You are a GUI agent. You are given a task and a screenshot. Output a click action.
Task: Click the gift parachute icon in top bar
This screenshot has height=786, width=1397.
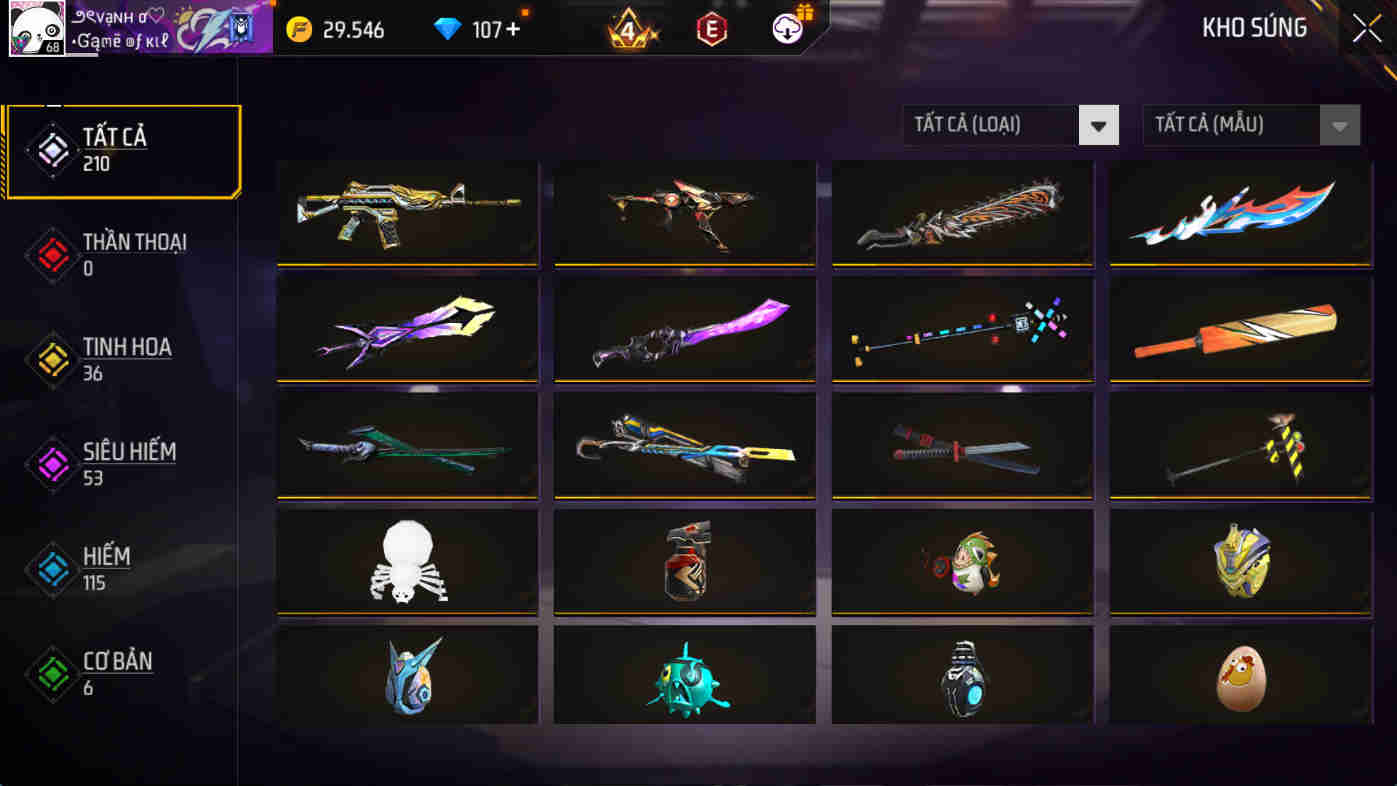tap(786, 29)
